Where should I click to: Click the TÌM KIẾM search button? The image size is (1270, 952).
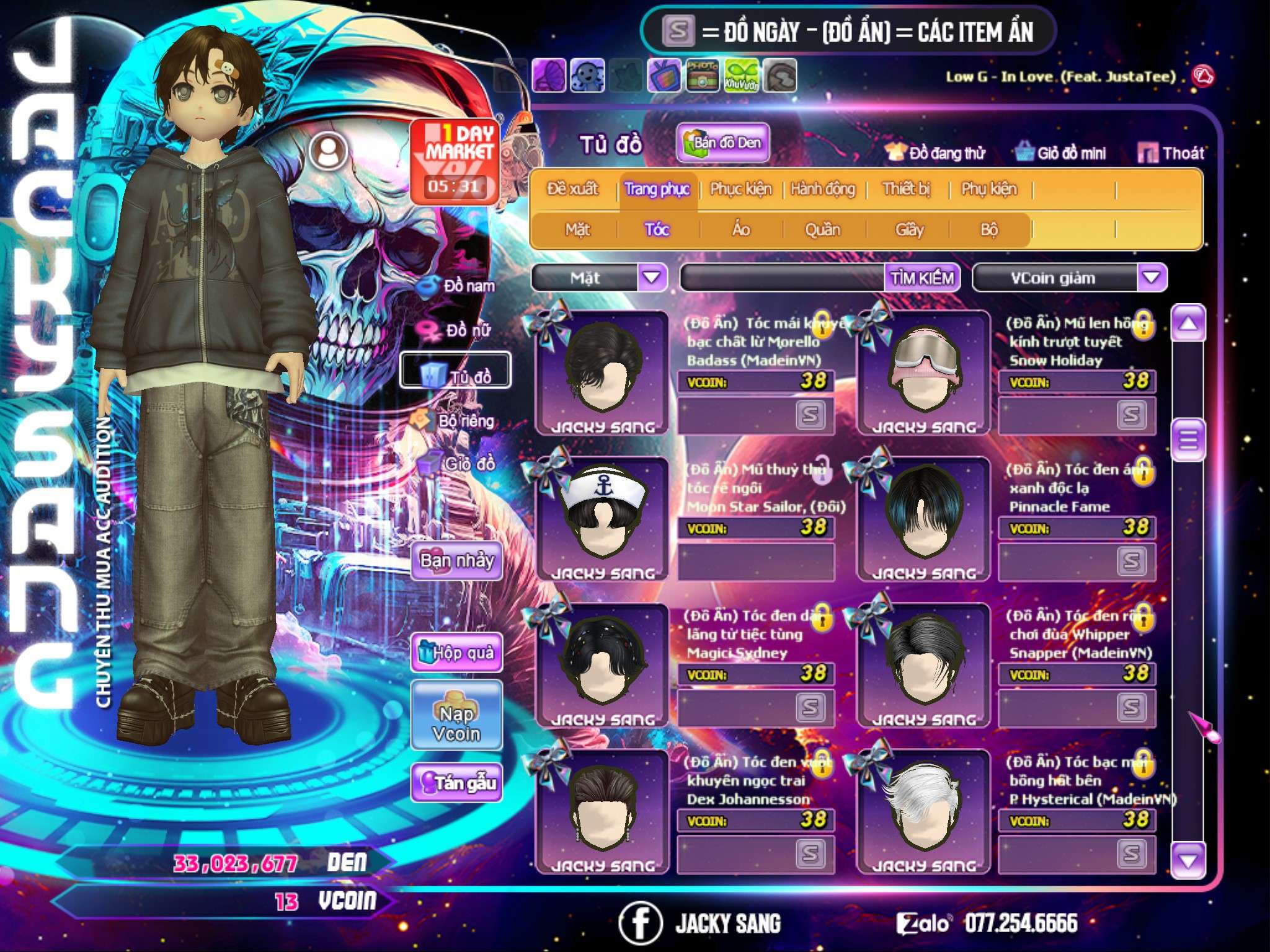922,278
